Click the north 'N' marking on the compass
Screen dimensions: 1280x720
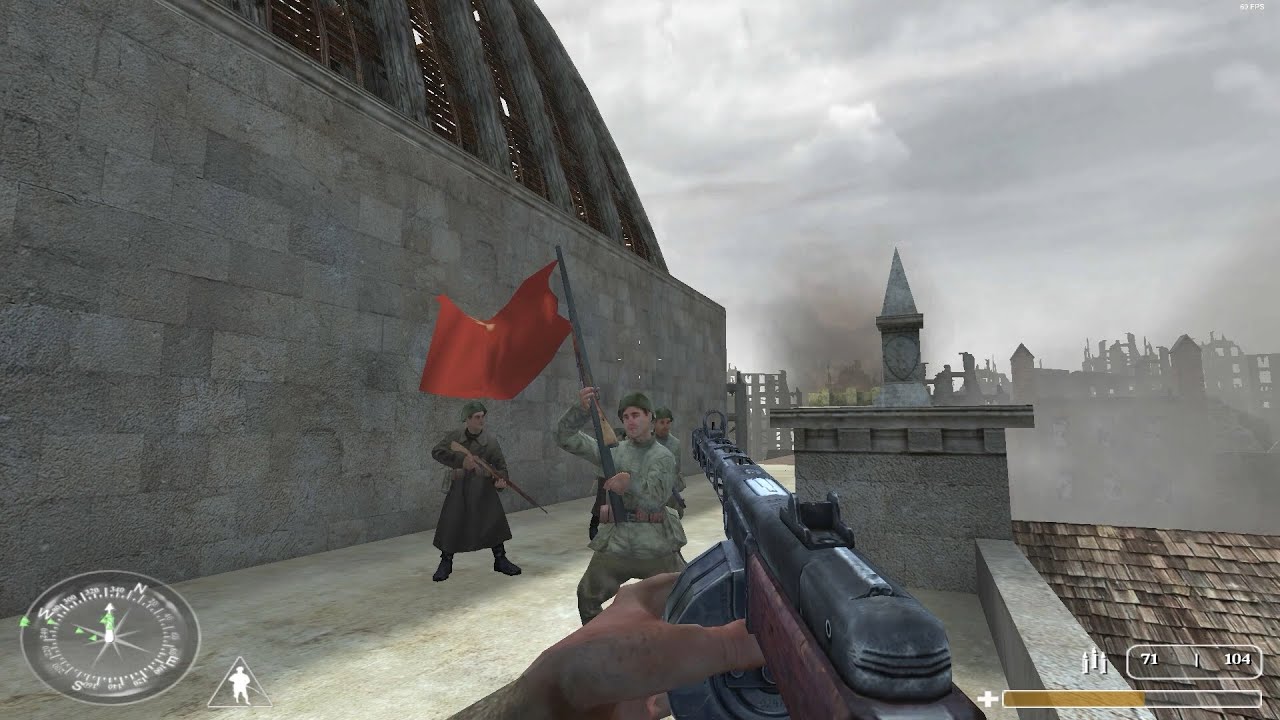click(x=139, y=590)
